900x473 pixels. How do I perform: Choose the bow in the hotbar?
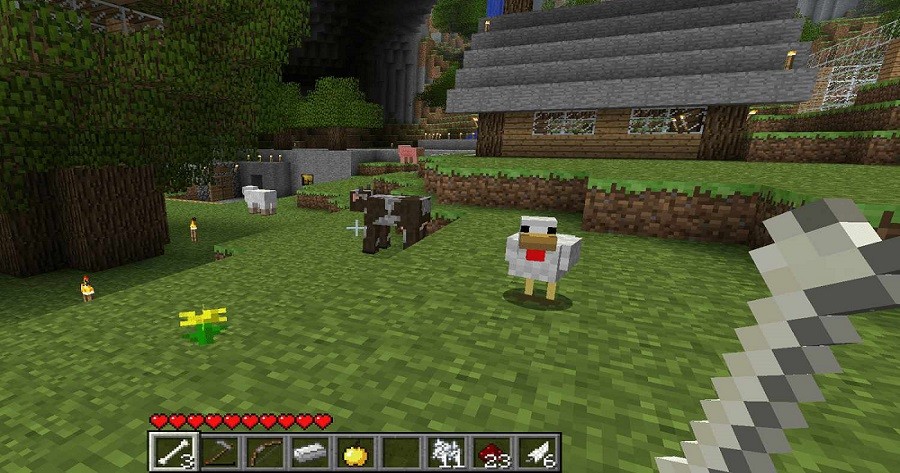tap(264, 453)
